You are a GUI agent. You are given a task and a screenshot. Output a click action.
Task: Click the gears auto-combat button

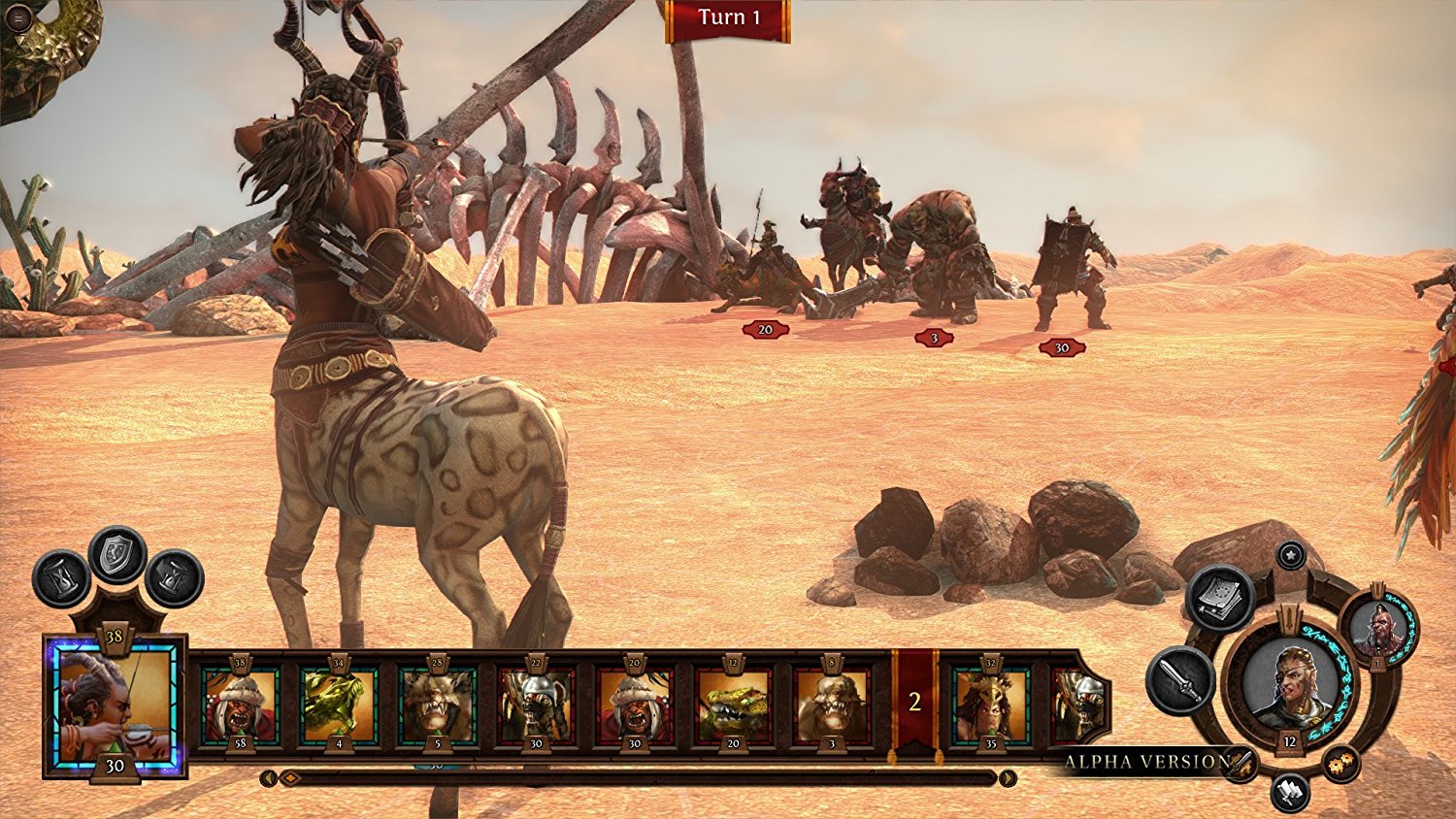point(1340,764)
